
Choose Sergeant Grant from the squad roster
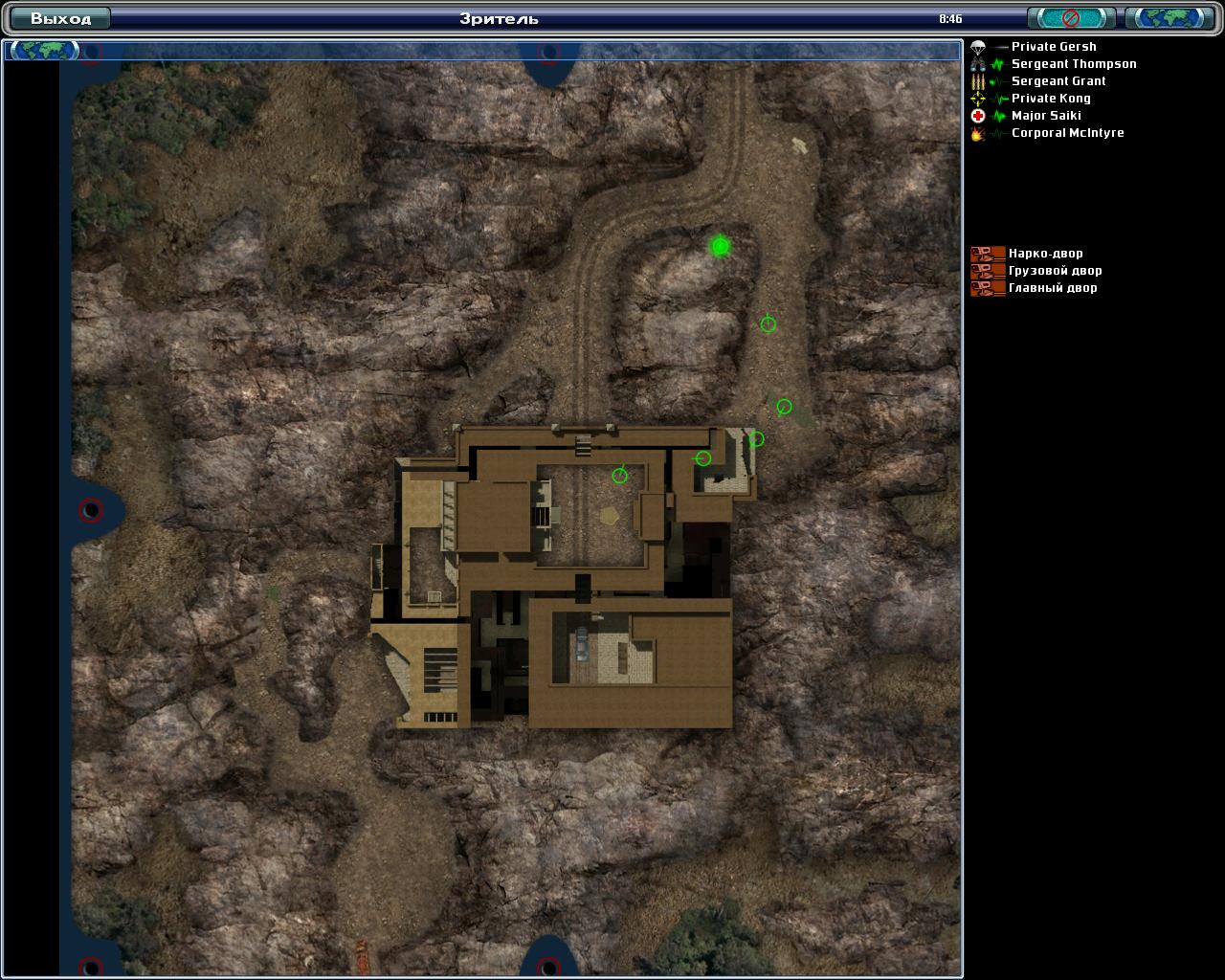click(1058, 81)
